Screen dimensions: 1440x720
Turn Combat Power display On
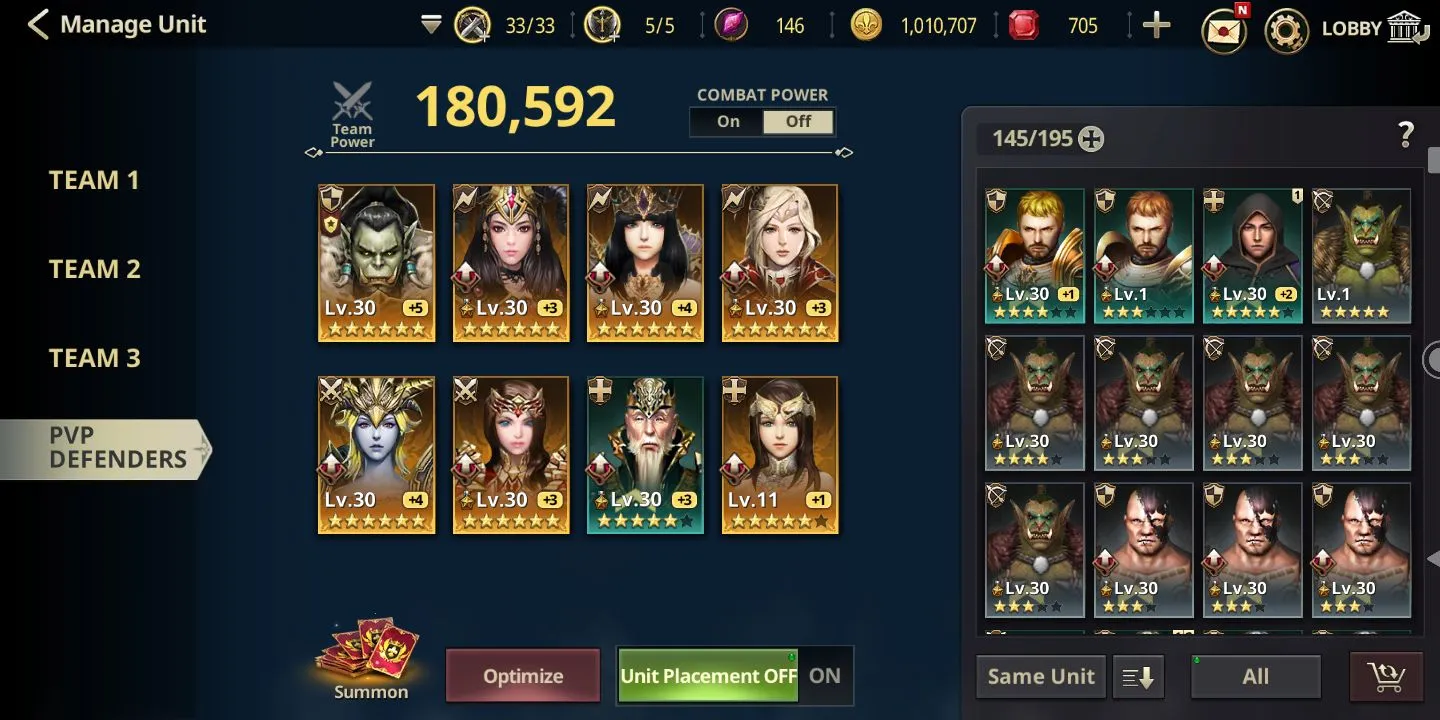point(727,122)
